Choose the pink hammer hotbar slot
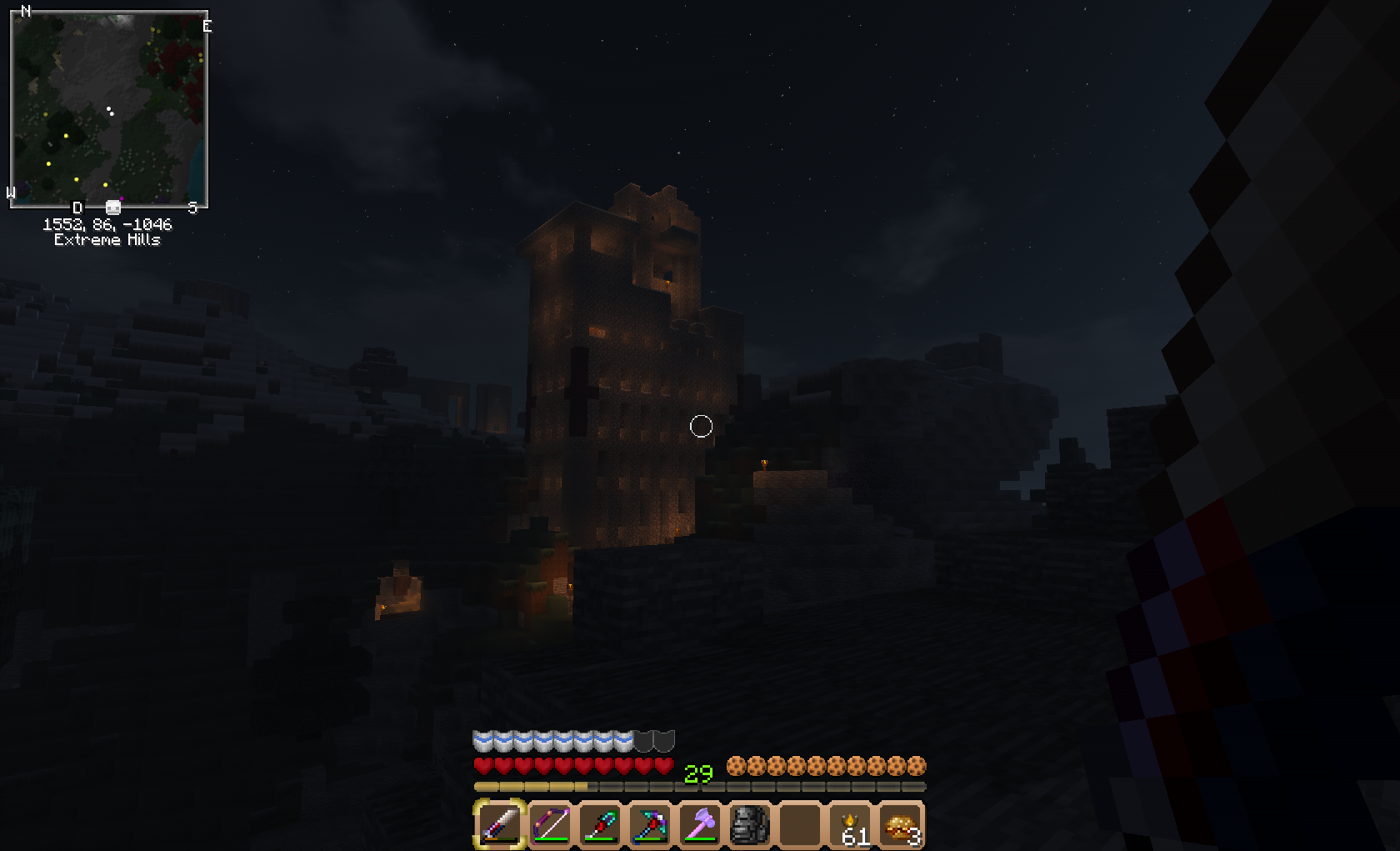Image resolution: width=1400 pixels, height=851 pixels. point(700,824)
